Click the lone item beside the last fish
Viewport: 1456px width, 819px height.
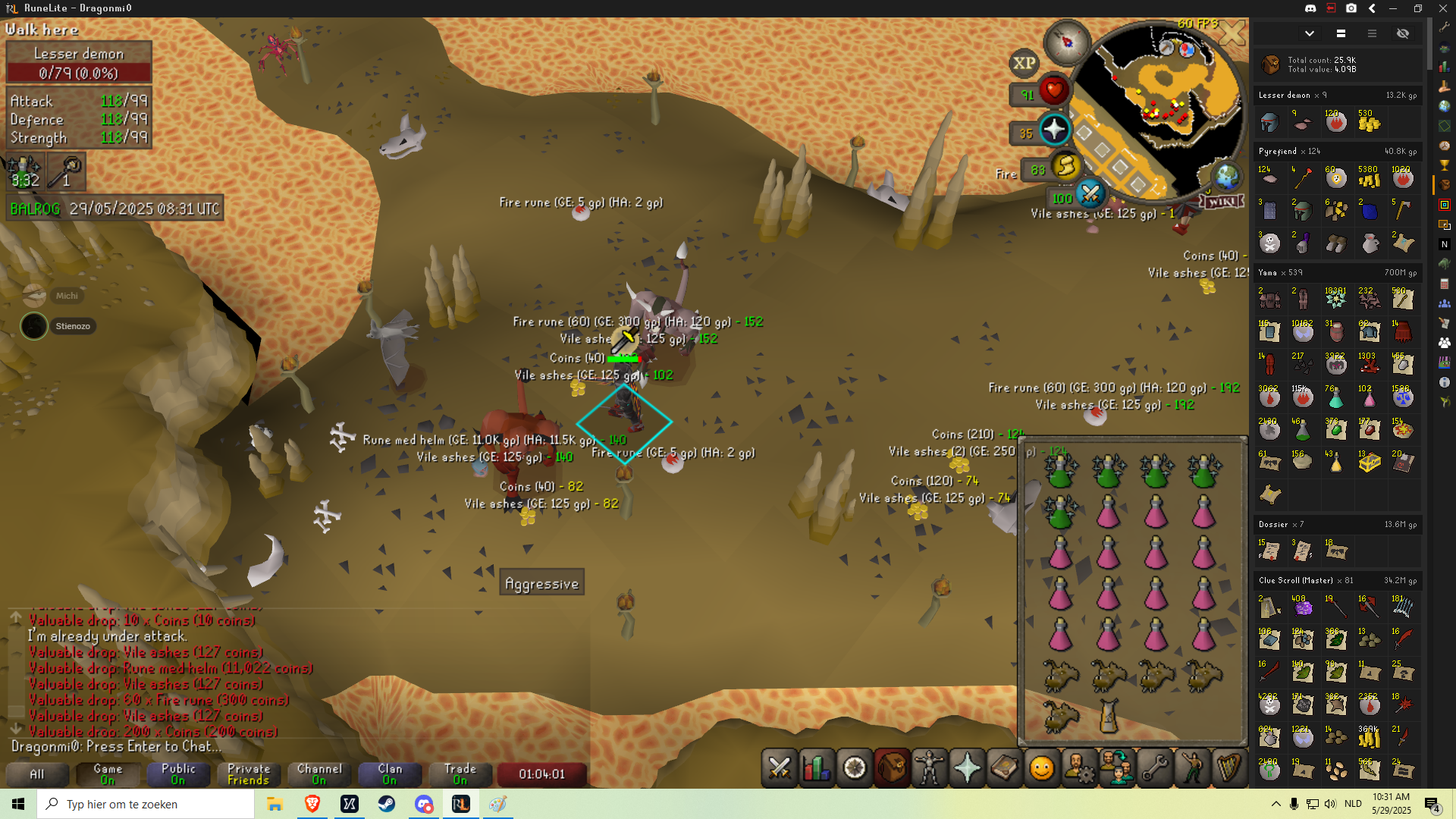1108,715
